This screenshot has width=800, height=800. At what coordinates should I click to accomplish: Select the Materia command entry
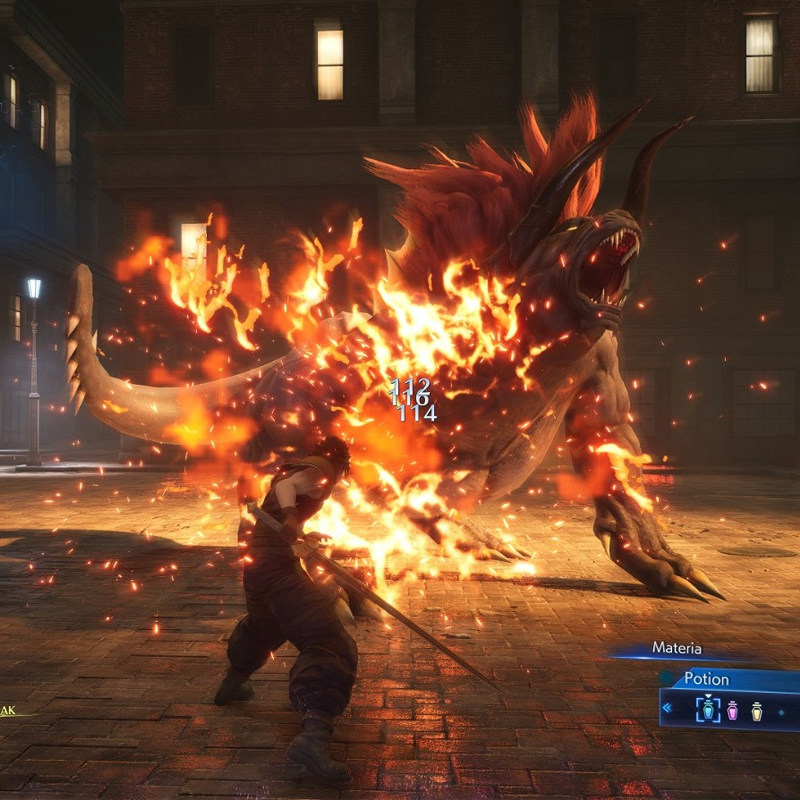click(677, 648)
